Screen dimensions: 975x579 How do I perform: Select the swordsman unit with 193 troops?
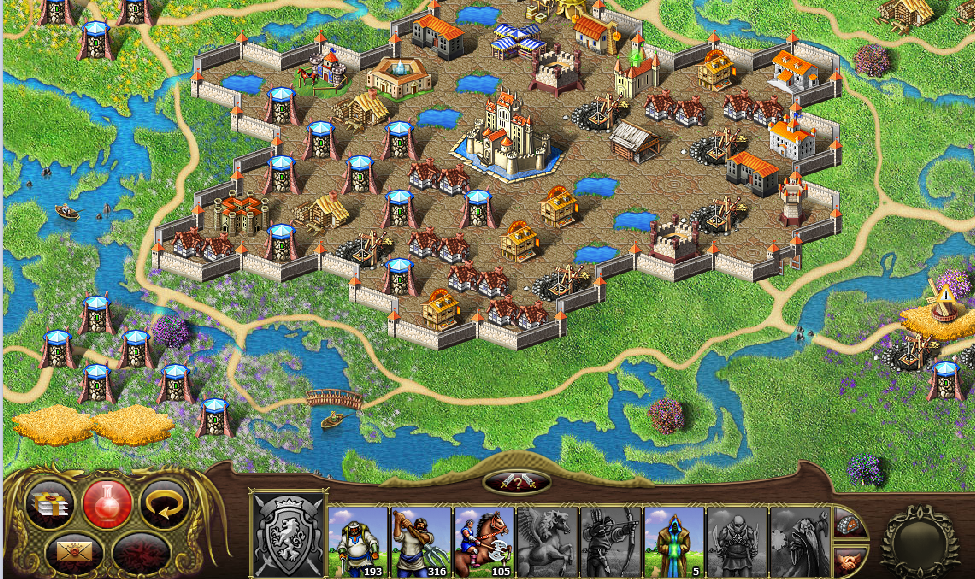click(359, 542)
